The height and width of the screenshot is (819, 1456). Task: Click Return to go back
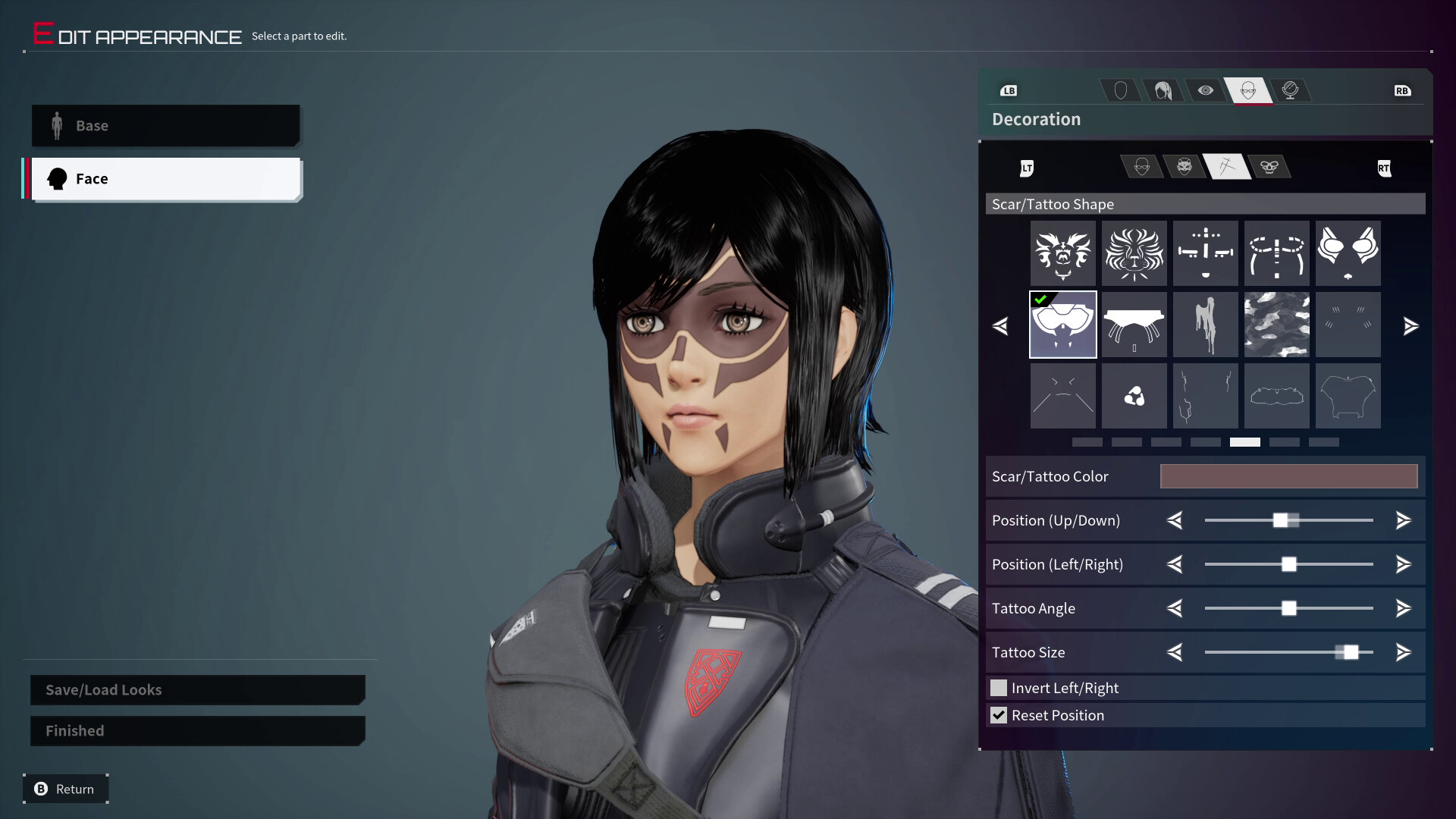click(65, 789)
